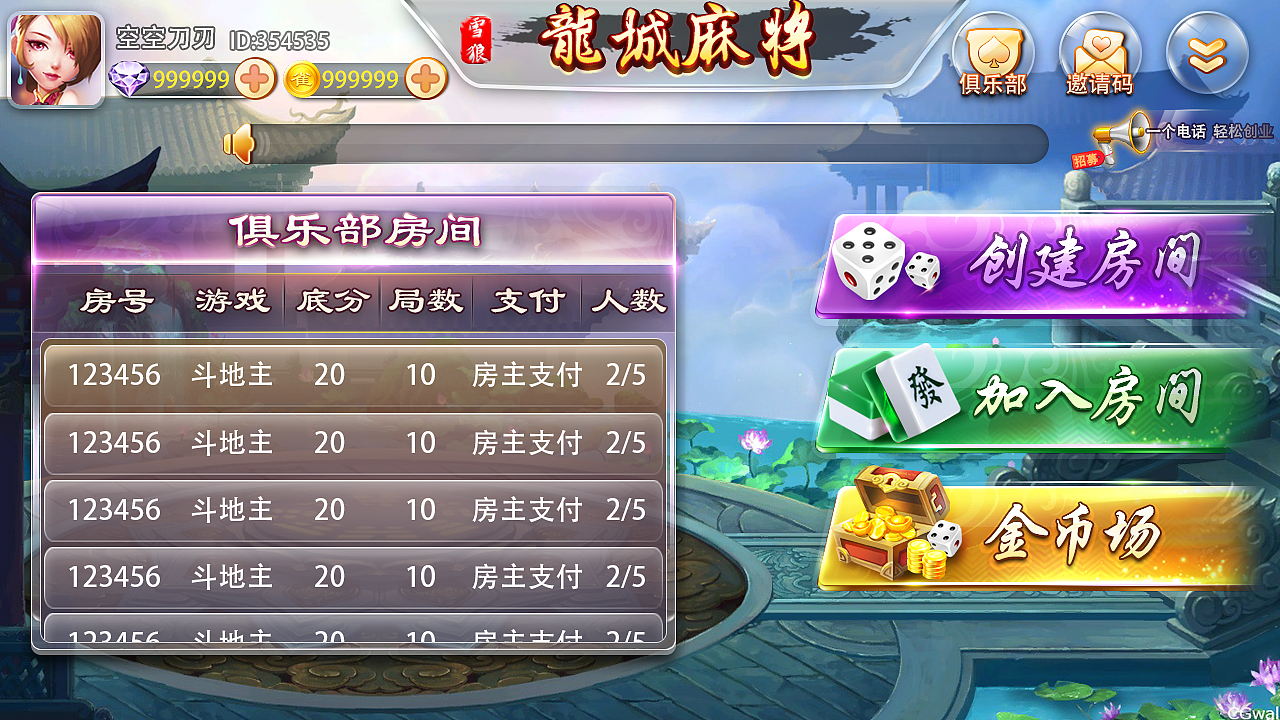Click the 支付 column header
The width and height of the screenshot is (1280, 720).
[x=527, y=301]
